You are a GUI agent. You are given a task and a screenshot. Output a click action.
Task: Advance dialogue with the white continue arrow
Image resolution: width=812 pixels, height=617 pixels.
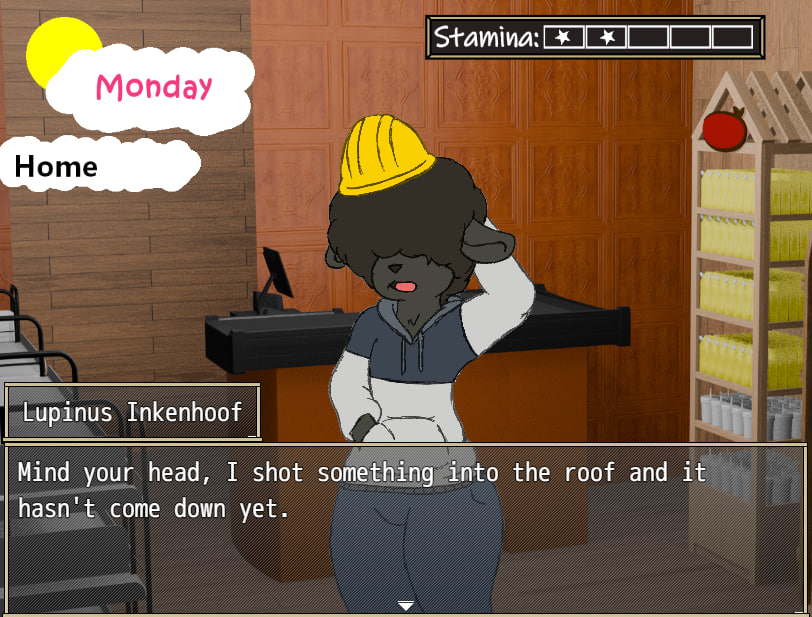405,605
